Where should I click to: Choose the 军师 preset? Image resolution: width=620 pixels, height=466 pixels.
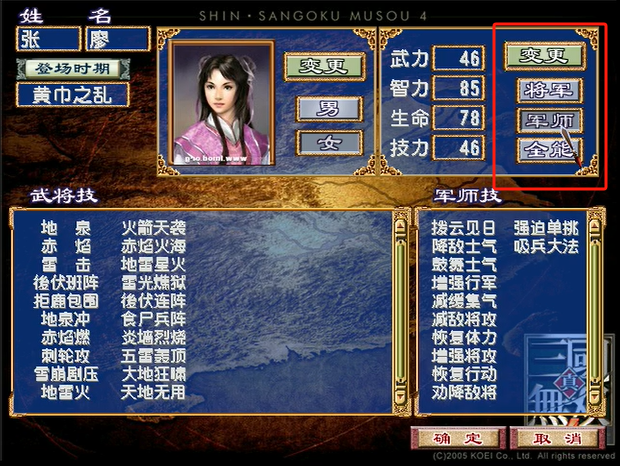tap(549, 121)
